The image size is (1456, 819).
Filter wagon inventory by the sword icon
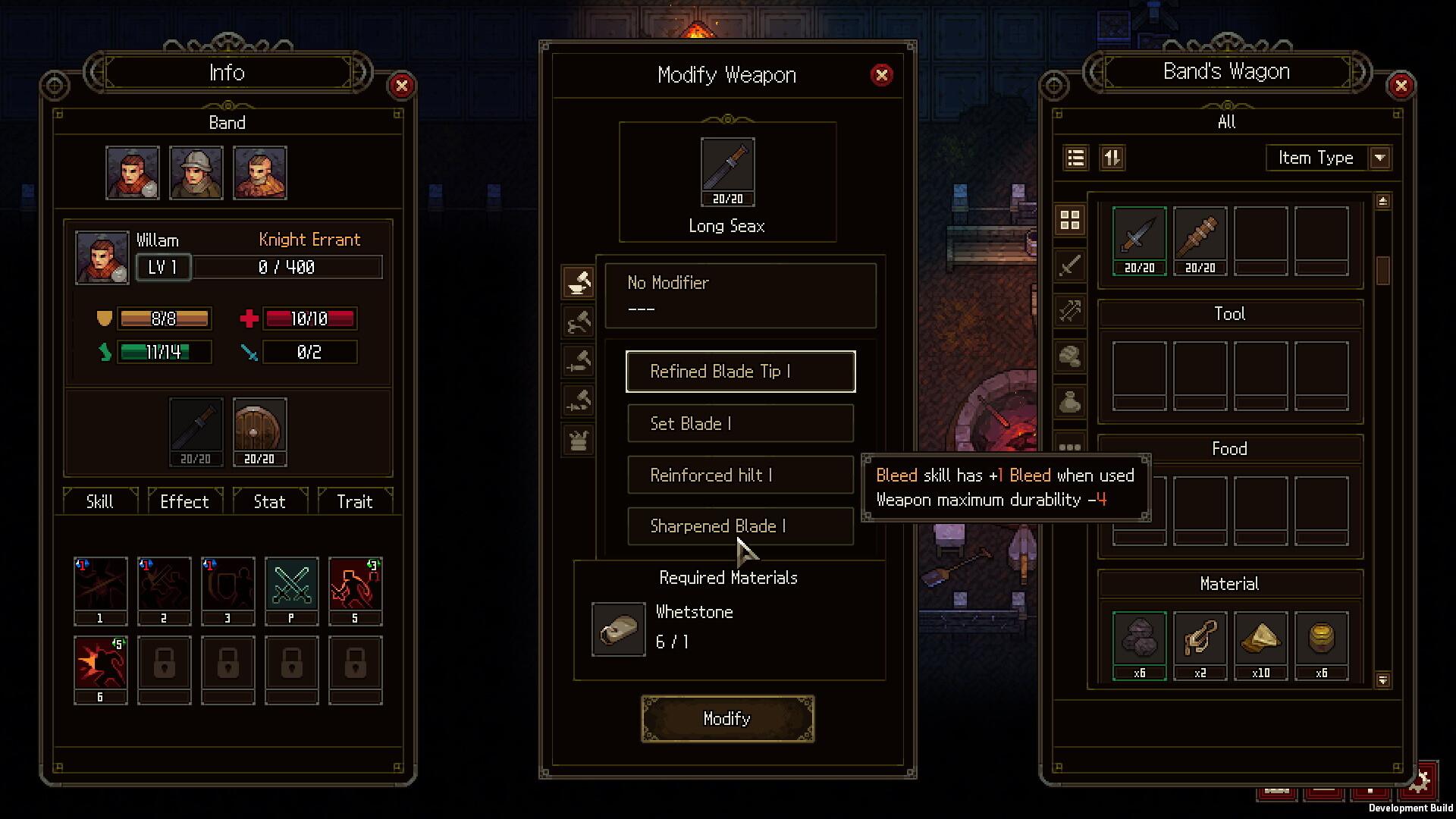click(1071, 265)
